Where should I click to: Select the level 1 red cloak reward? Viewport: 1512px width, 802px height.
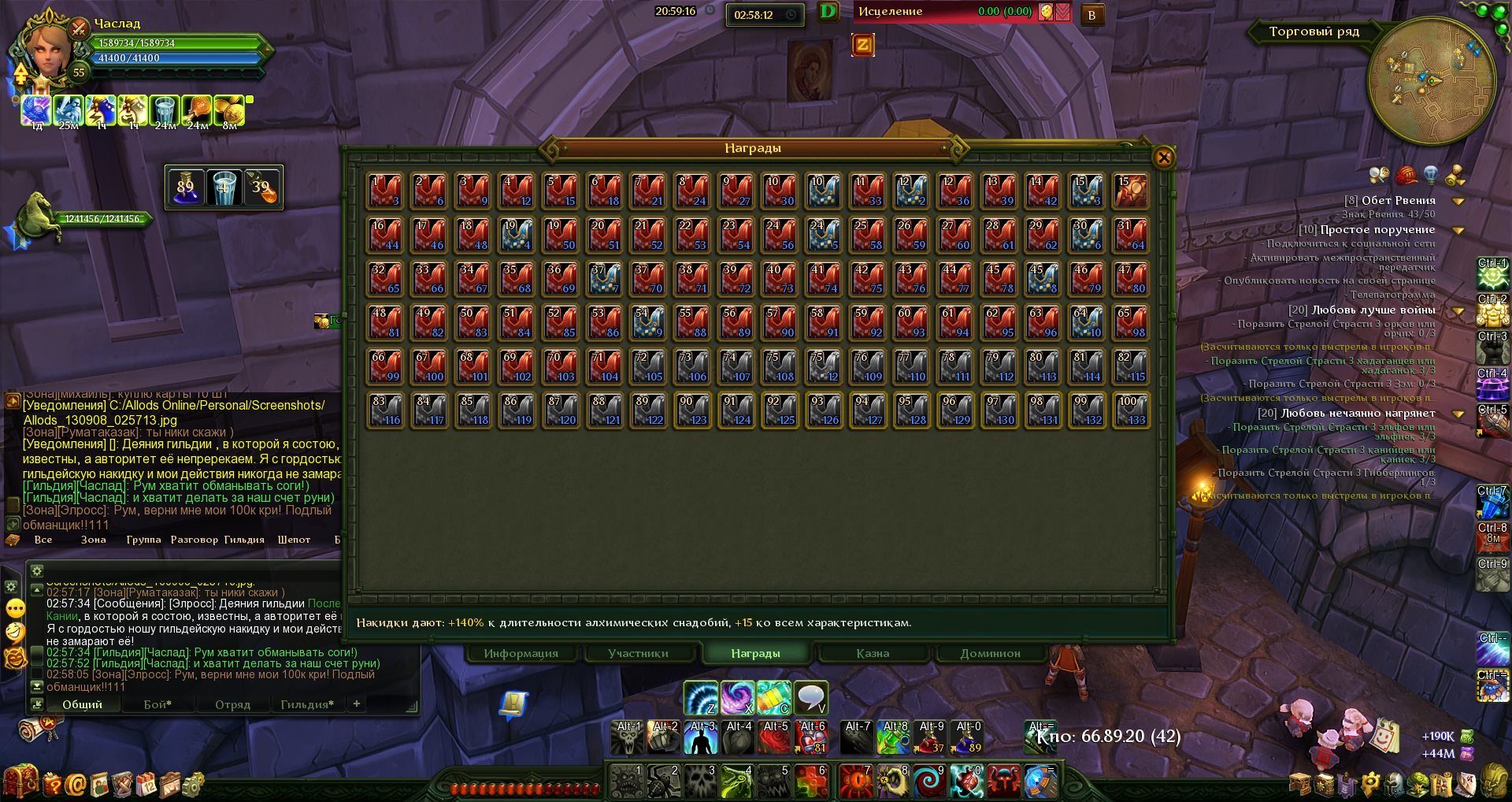click(x=385, y=191)
